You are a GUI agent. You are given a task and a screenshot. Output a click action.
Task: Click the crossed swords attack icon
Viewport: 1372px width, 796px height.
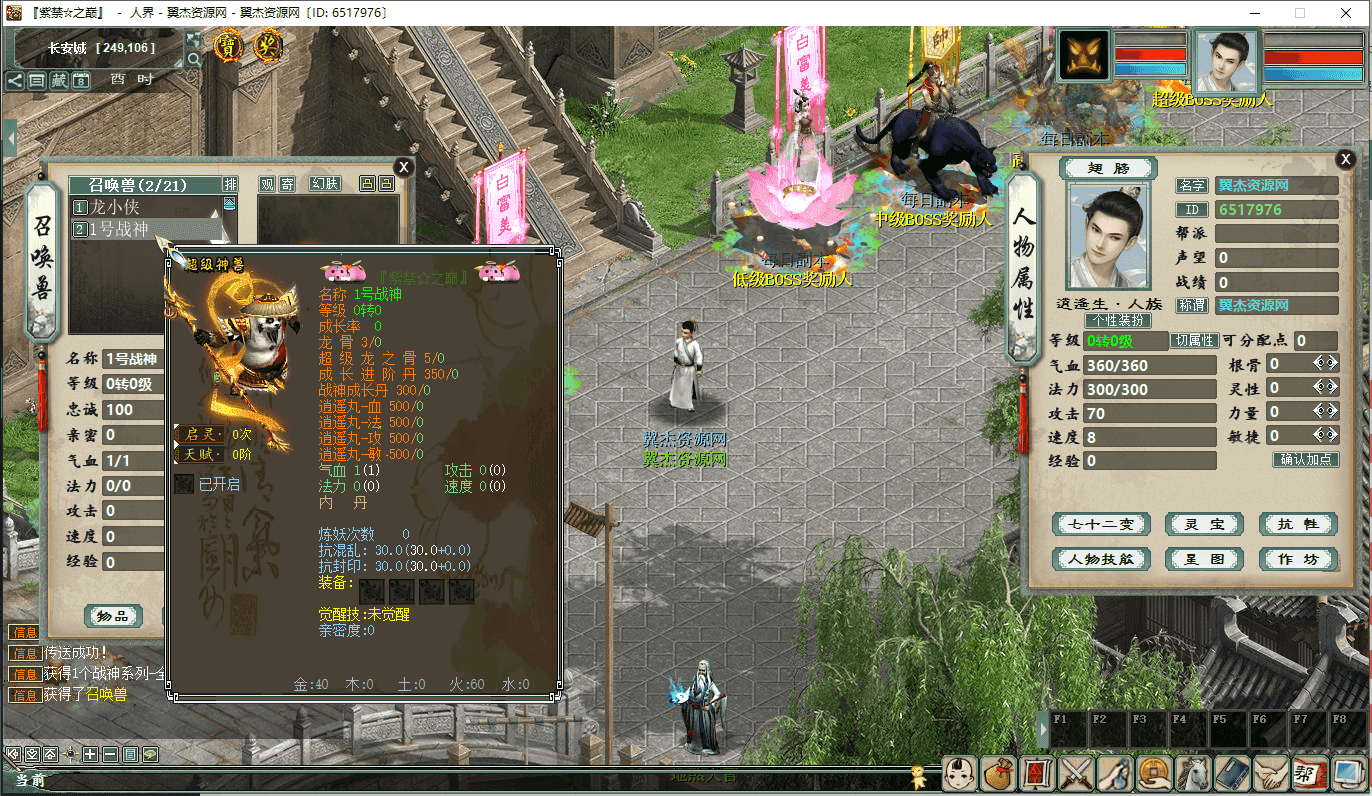[x=1076, y=773]
